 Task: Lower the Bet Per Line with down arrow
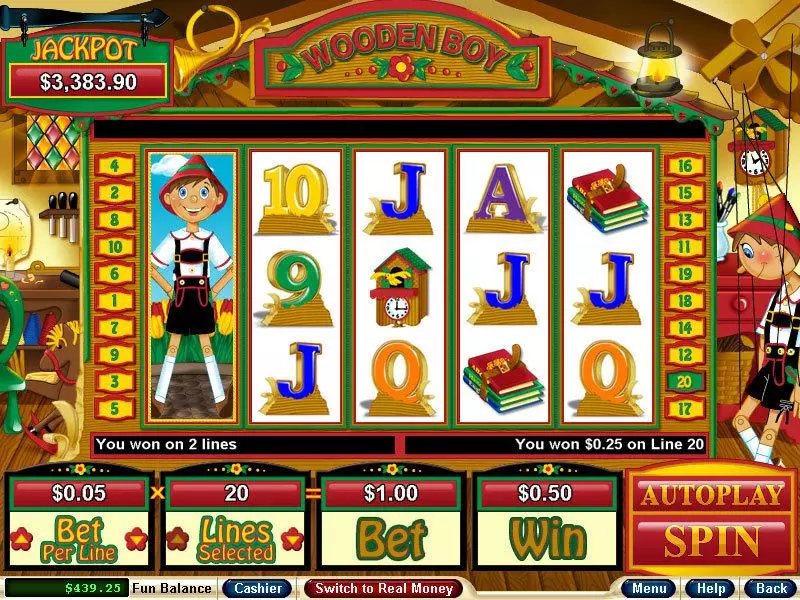click(137, 540)
